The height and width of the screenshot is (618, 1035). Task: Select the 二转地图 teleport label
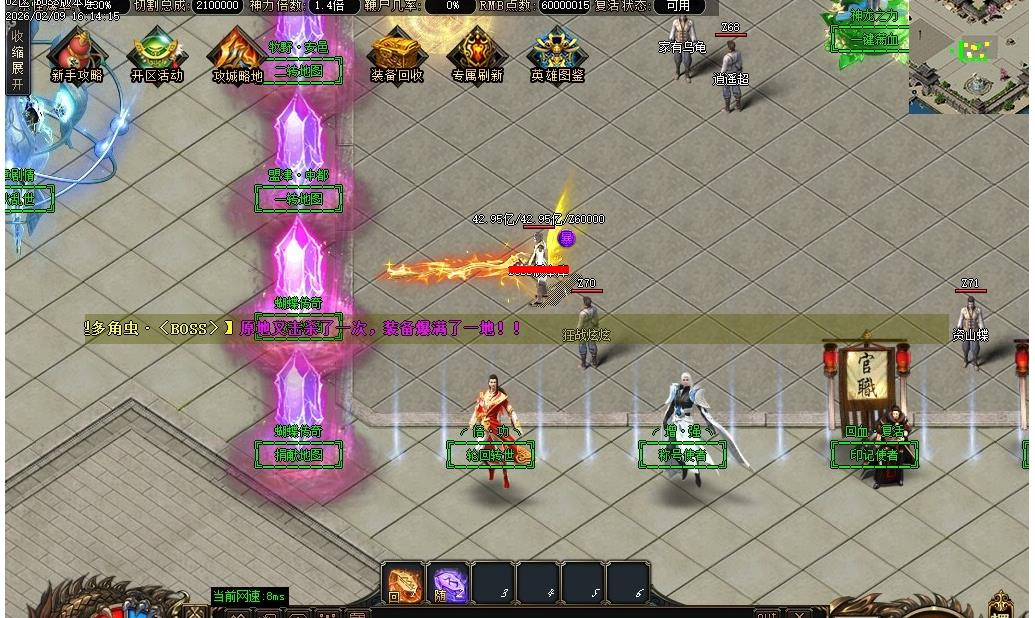(x=299, y=71)
